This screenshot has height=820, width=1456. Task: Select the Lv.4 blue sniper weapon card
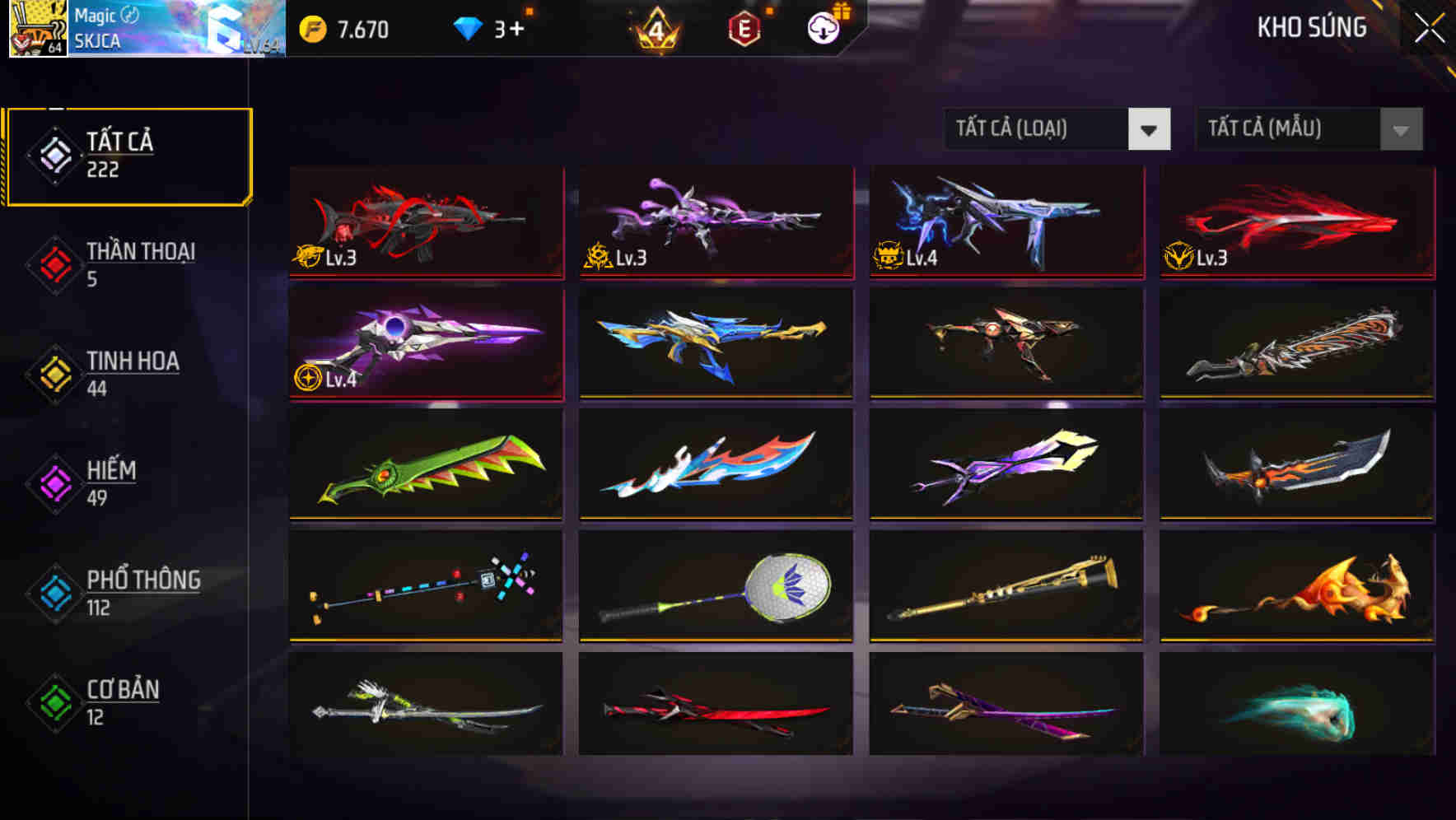click(1005, 221)
